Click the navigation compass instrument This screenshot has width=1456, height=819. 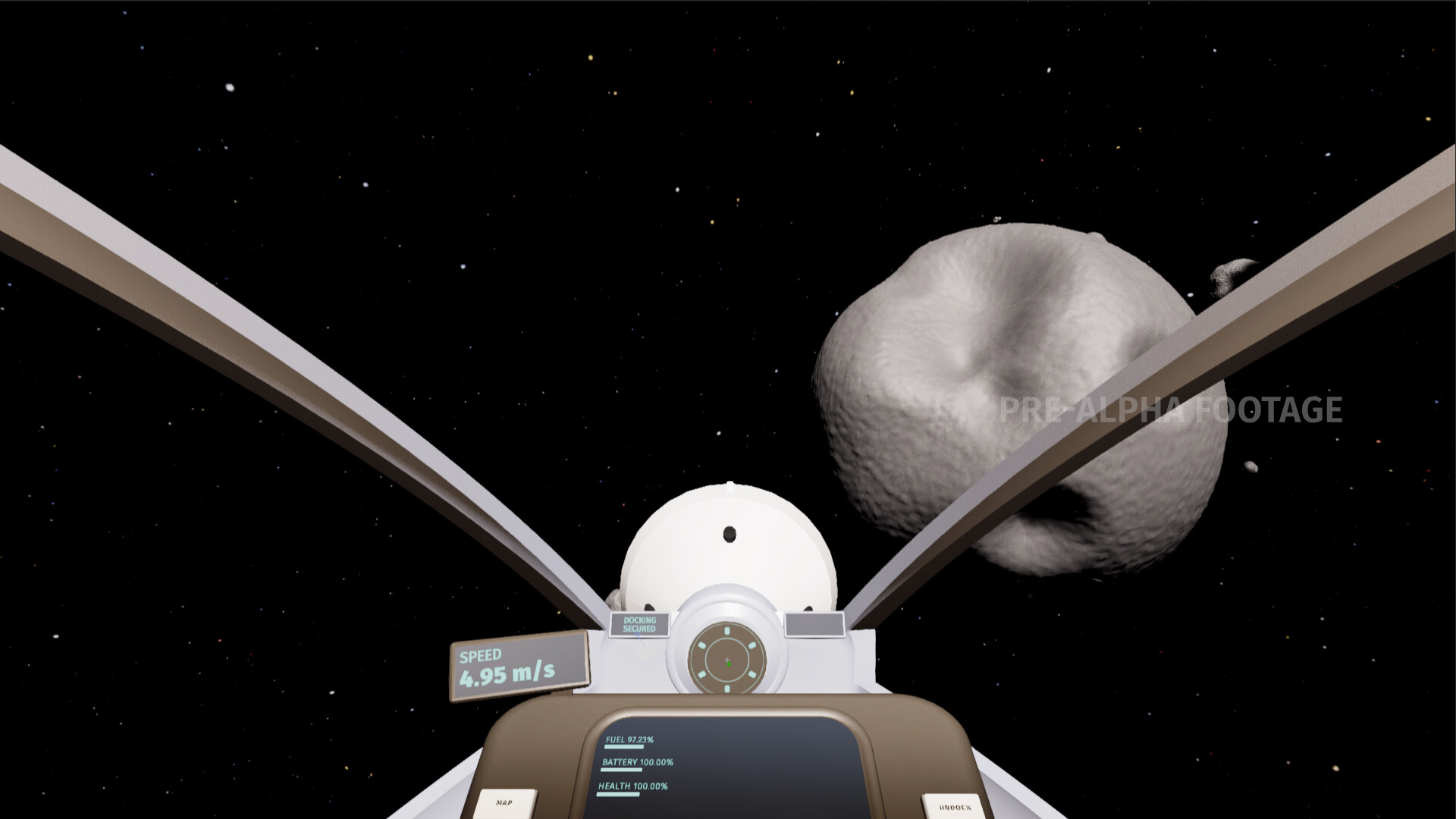[726, 660]
